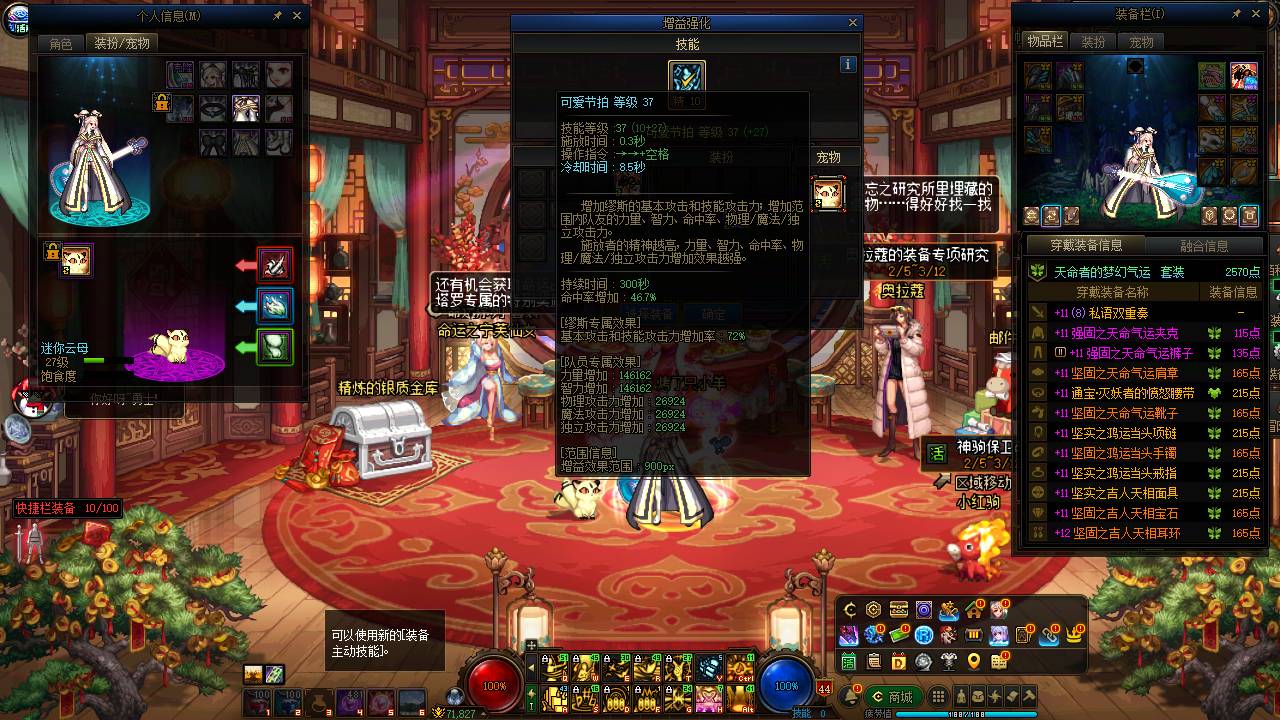Image resolution: width=1280 pixels, height=720 pixels.
Task: Toggle the pin on the 装备栏 window
Action: point(1238,14)
